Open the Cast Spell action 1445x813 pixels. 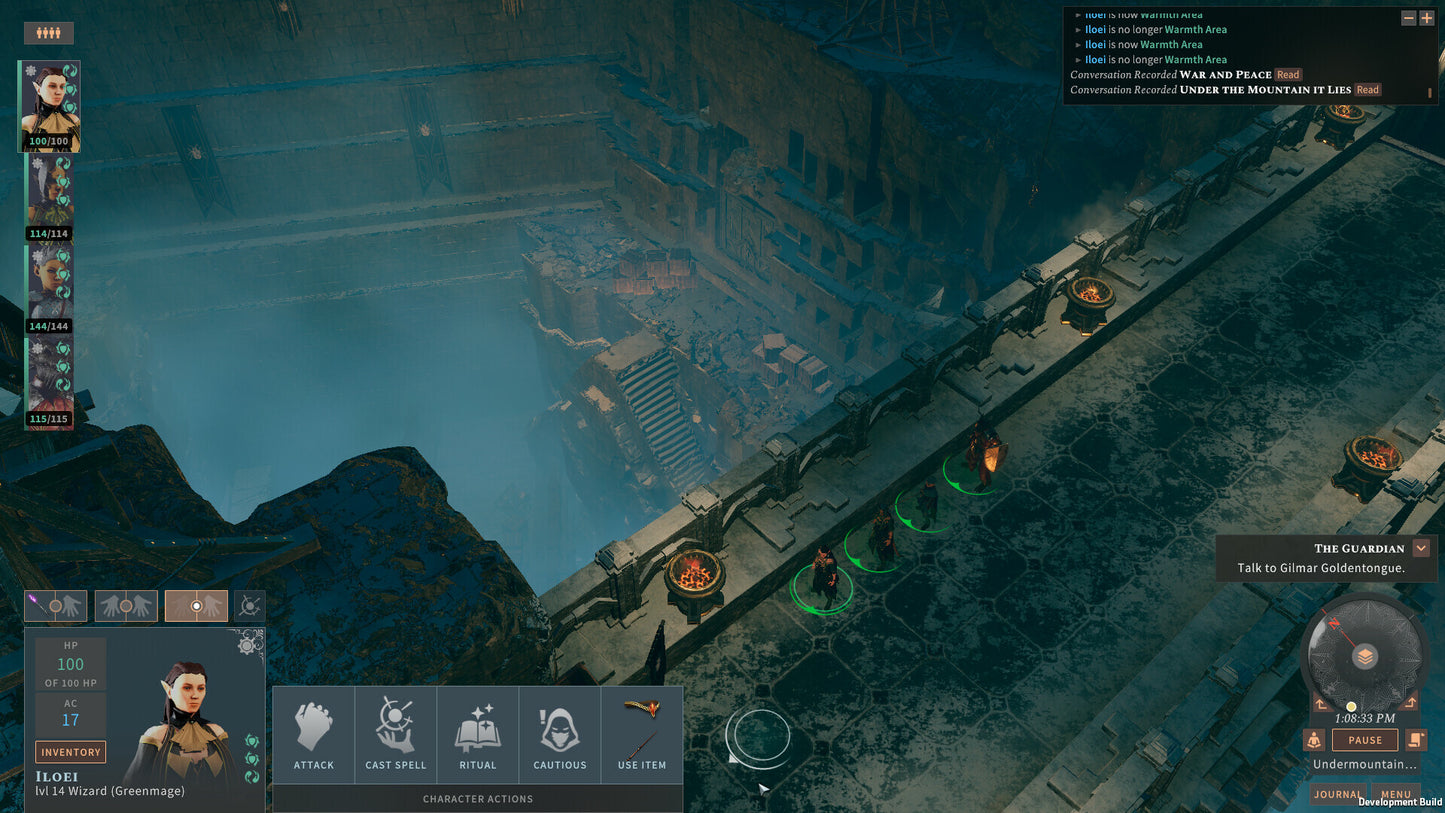(x=396, y=735)
